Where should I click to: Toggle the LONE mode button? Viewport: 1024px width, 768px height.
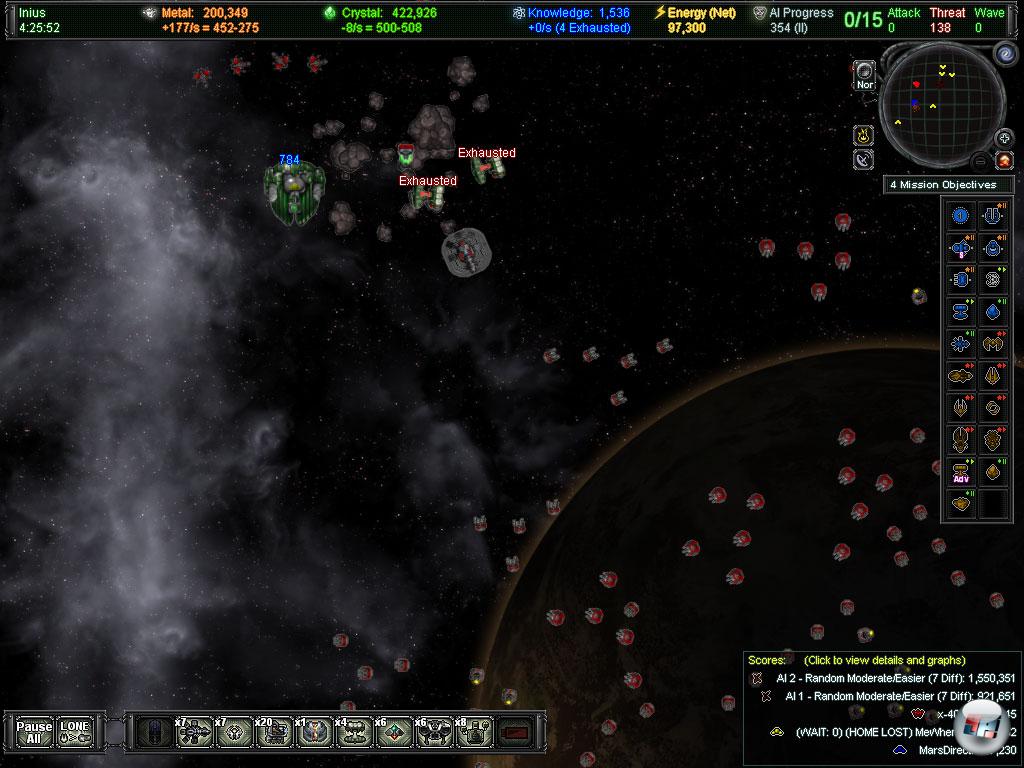74,732
